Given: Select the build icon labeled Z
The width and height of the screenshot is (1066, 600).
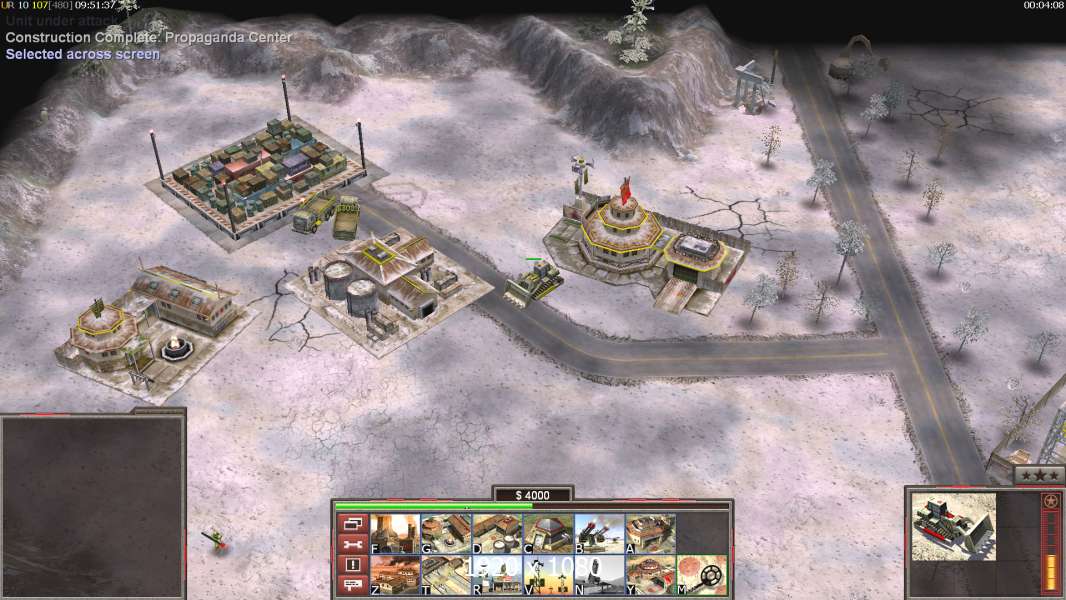Looking at the screenshot, I should tap(395, 575).
